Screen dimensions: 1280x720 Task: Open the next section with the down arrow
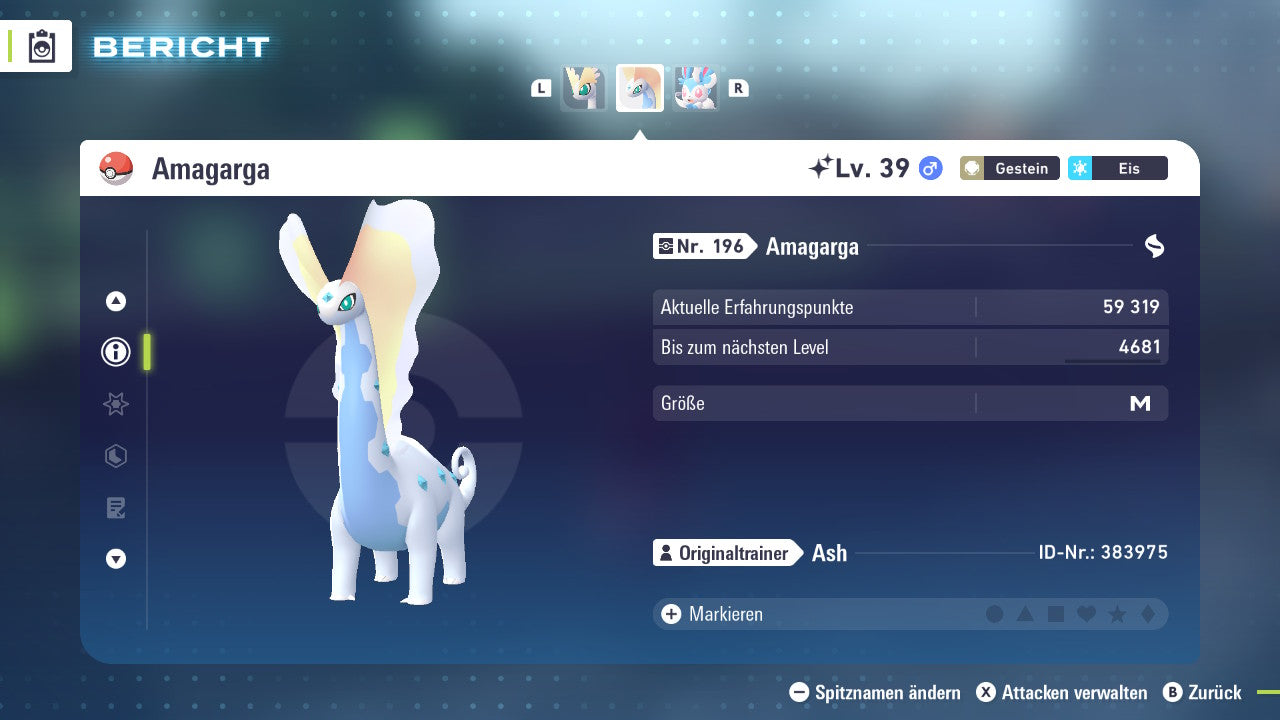pyautogui.click(x=115, y=560)
